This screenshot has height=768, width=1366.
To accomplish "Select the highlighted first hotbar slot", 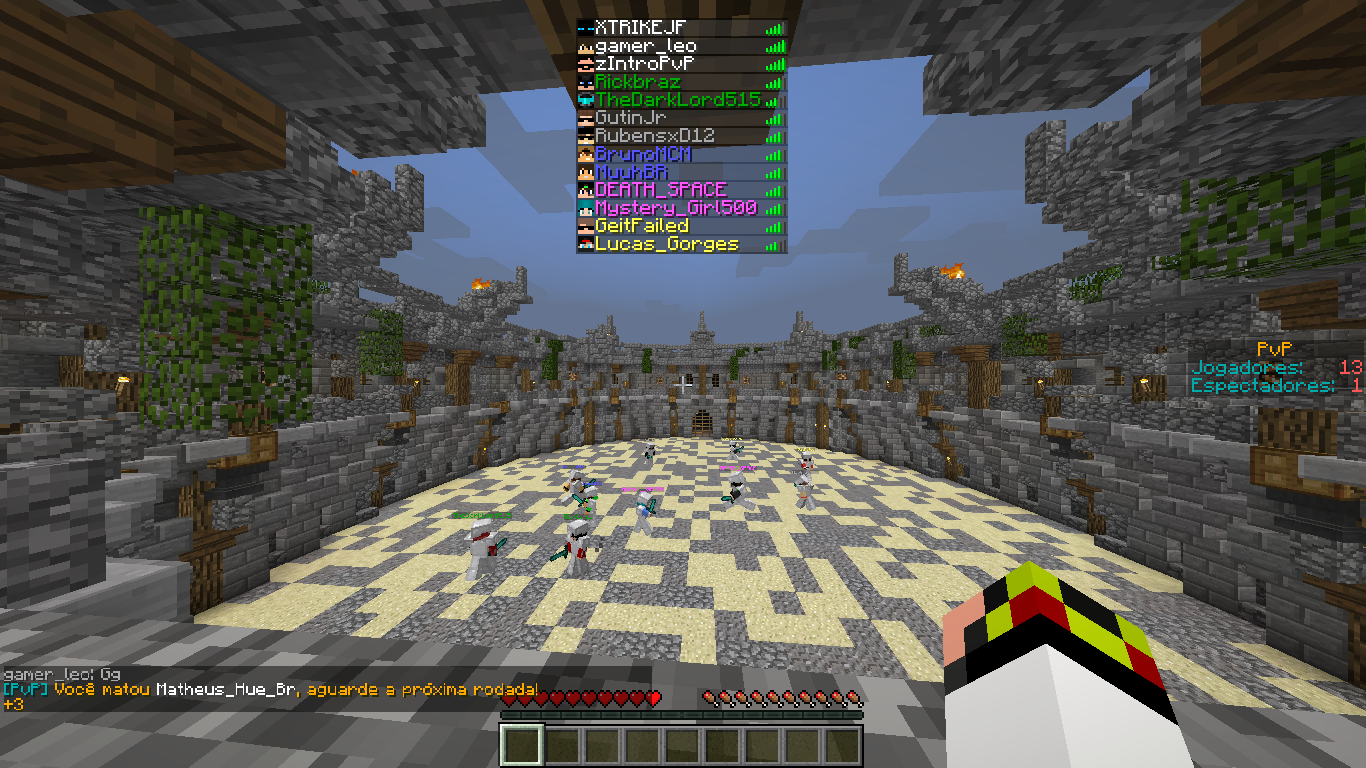I will pos(521,746).
